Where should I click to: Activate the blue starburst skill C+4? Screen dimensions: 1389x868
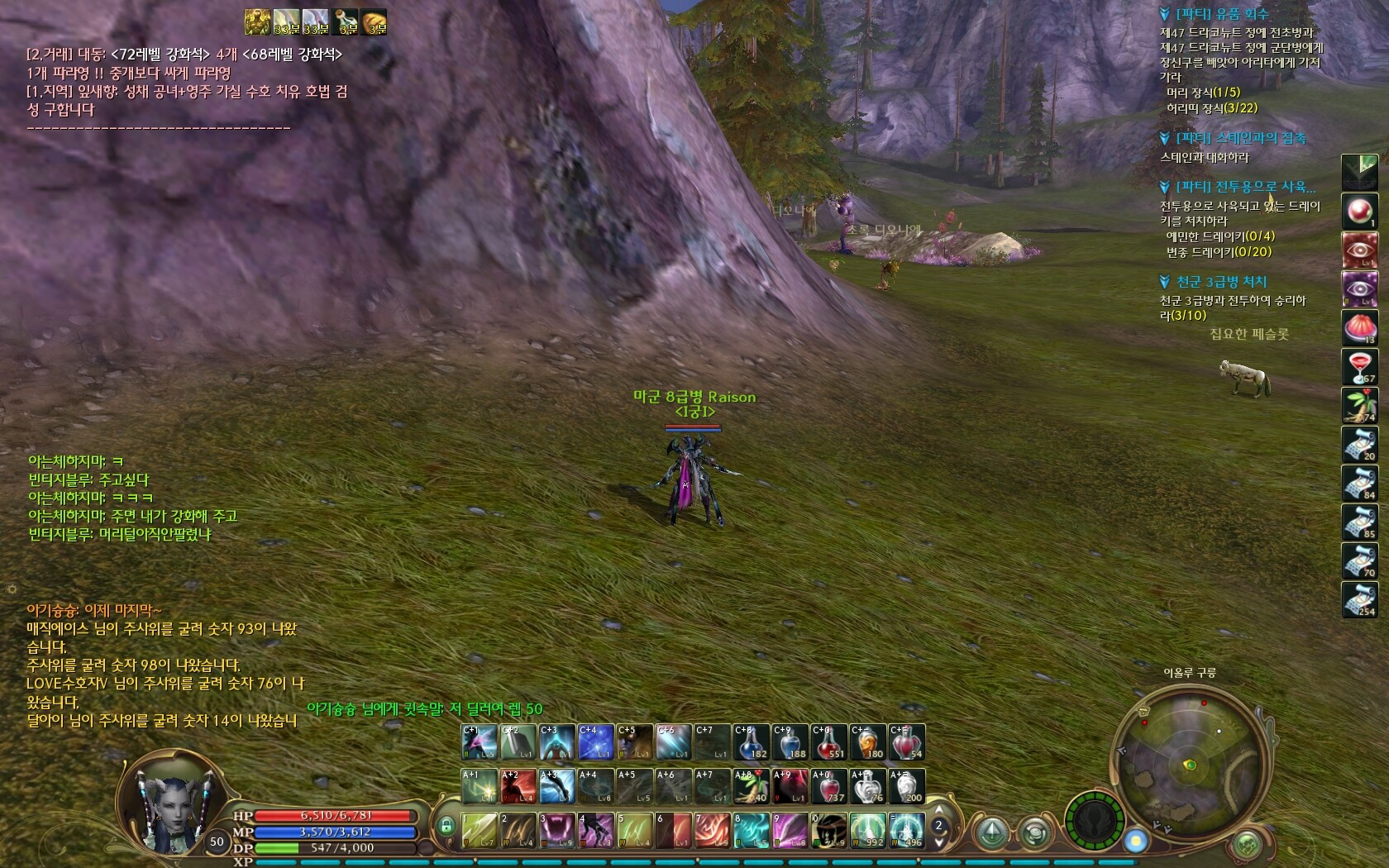[x=595, y=742]
